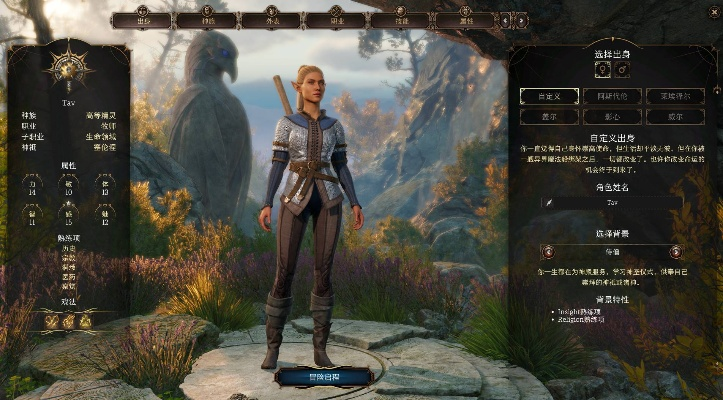
Task: Choose the male body type icon
Action: tap(622, 70)
